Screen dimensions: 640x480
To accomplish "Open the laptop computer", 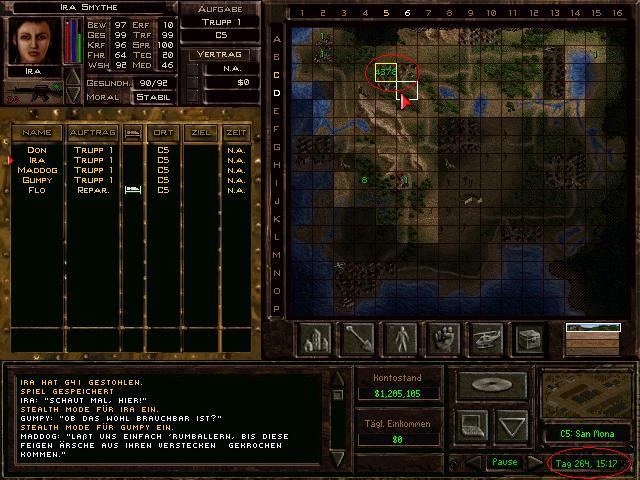I will [x=472, y=426].
